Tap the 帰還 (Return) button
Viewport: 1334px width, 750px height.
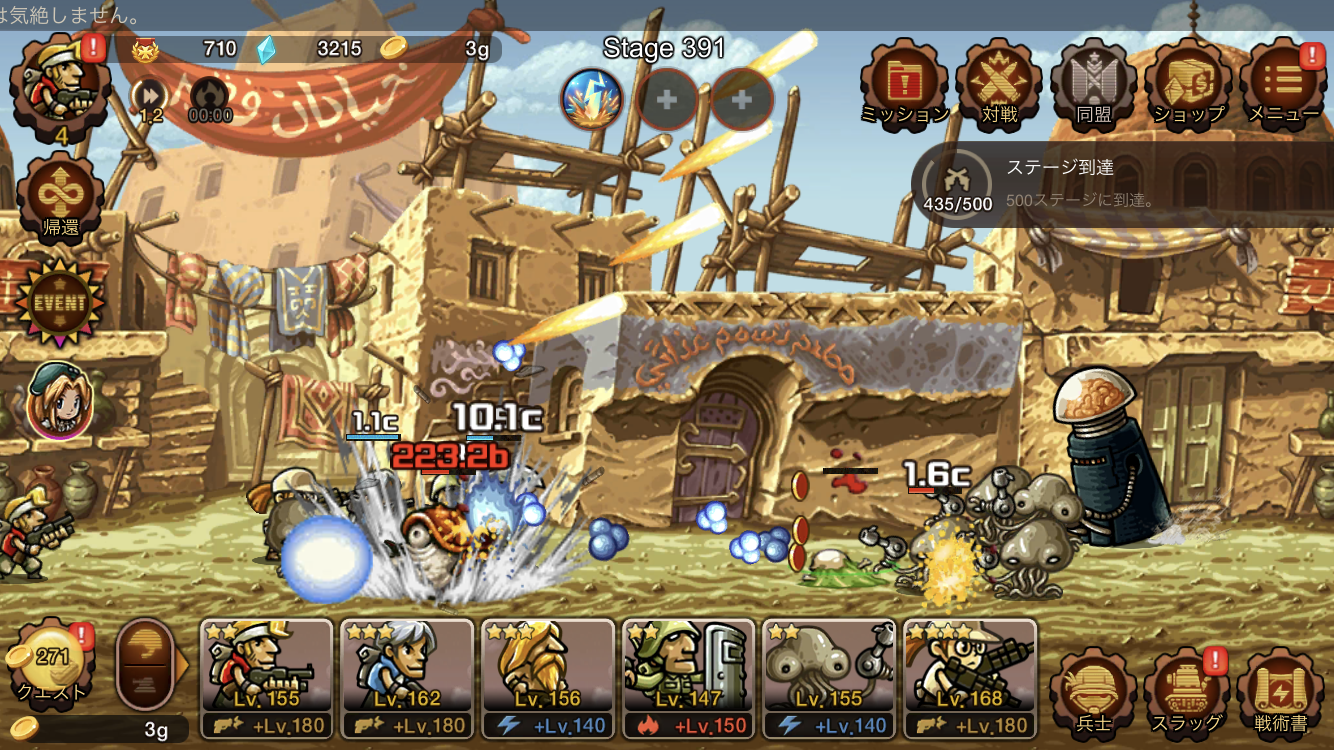[x=59, y=197]
